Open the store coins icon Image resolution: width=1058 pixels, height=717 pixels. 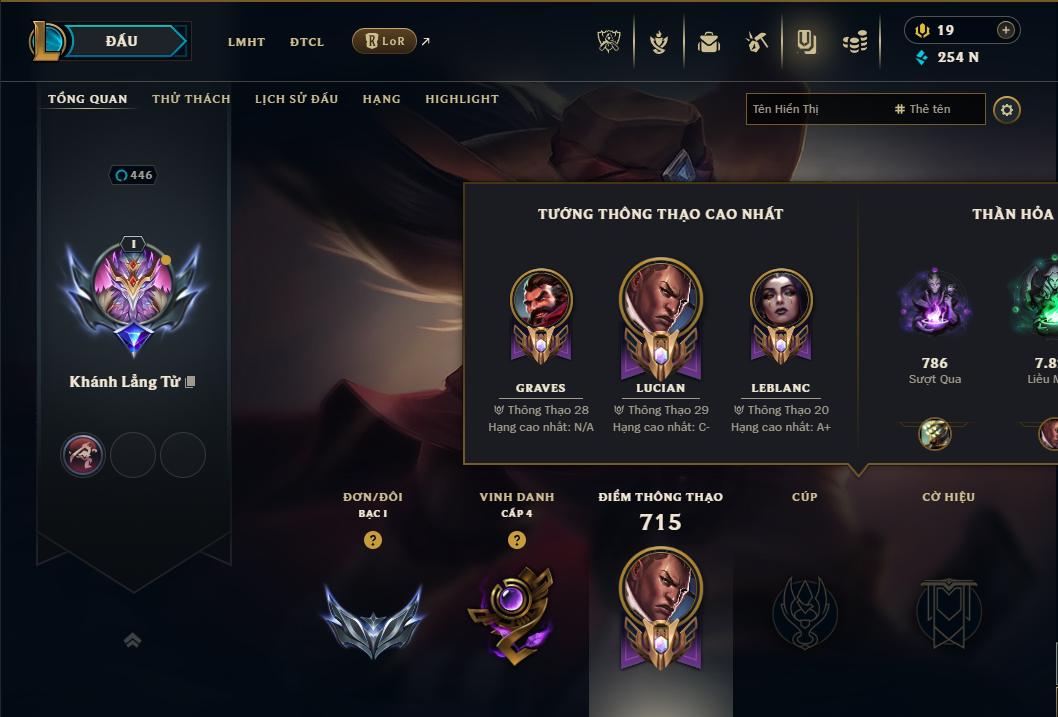[854, 42]
